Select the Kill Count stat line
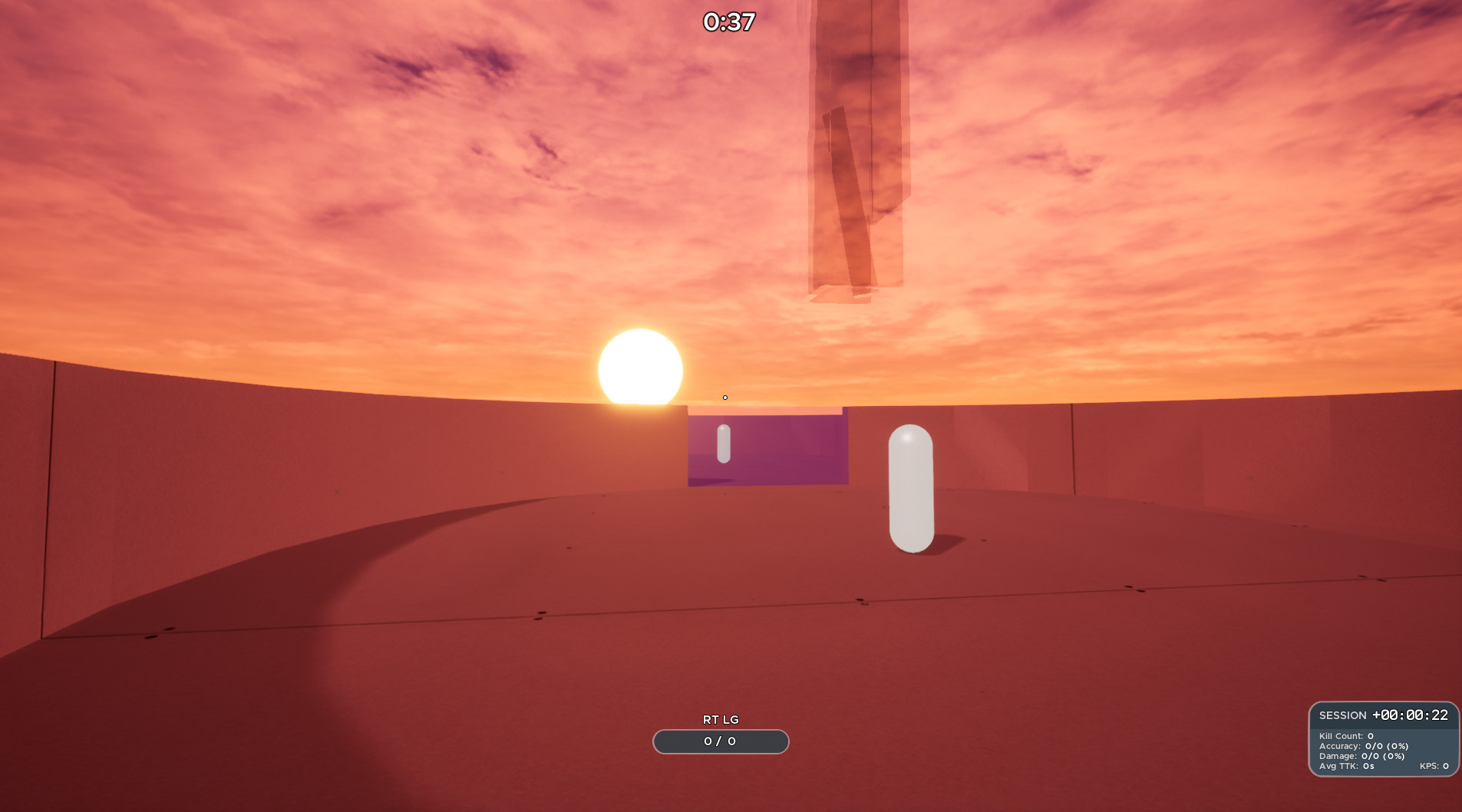Image resolution: width=1462 pixels, height=812 pixels. pos(1345,734)
